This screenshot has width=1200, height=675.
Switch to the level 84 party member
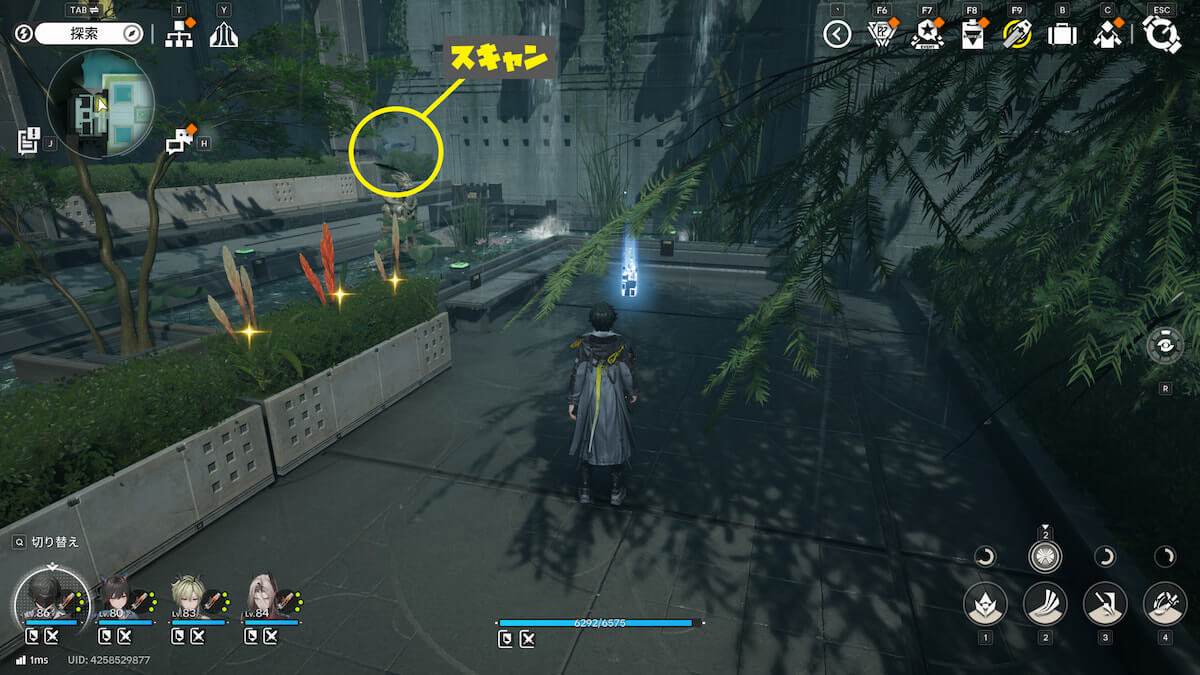pos(264,597)
